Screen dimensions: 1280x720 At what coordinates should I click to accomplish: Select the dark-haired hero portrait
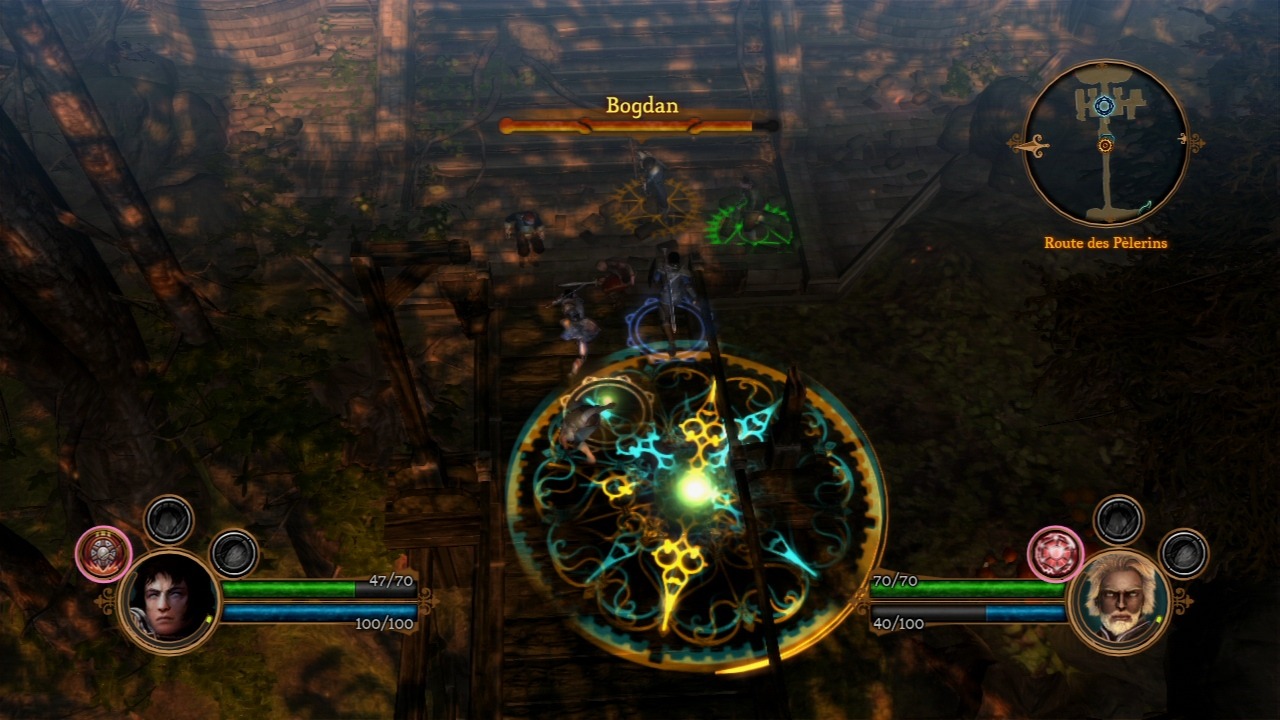click(x=169, y=601)
